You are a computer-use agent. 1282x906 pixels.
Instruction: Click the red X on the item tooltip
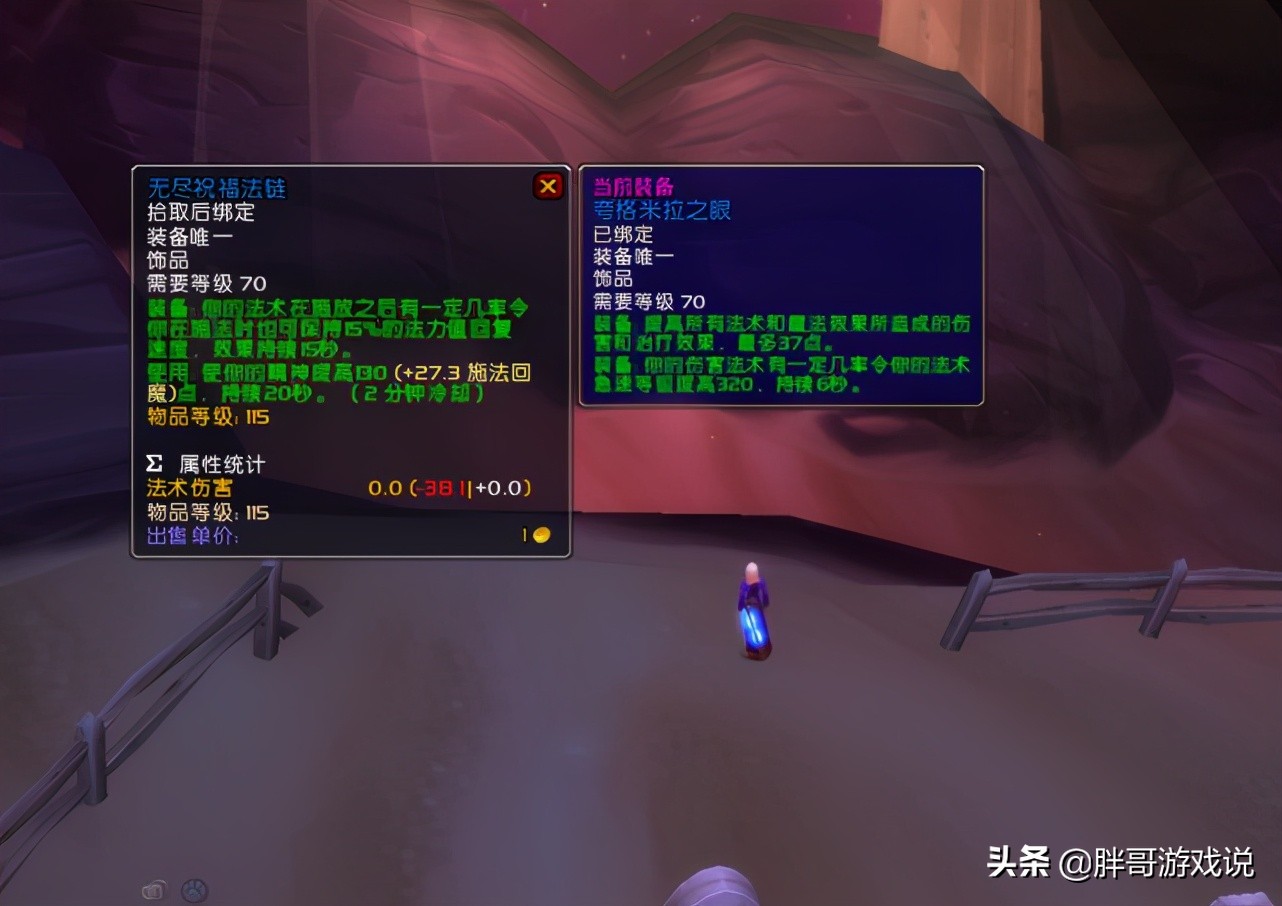point(548,184)
